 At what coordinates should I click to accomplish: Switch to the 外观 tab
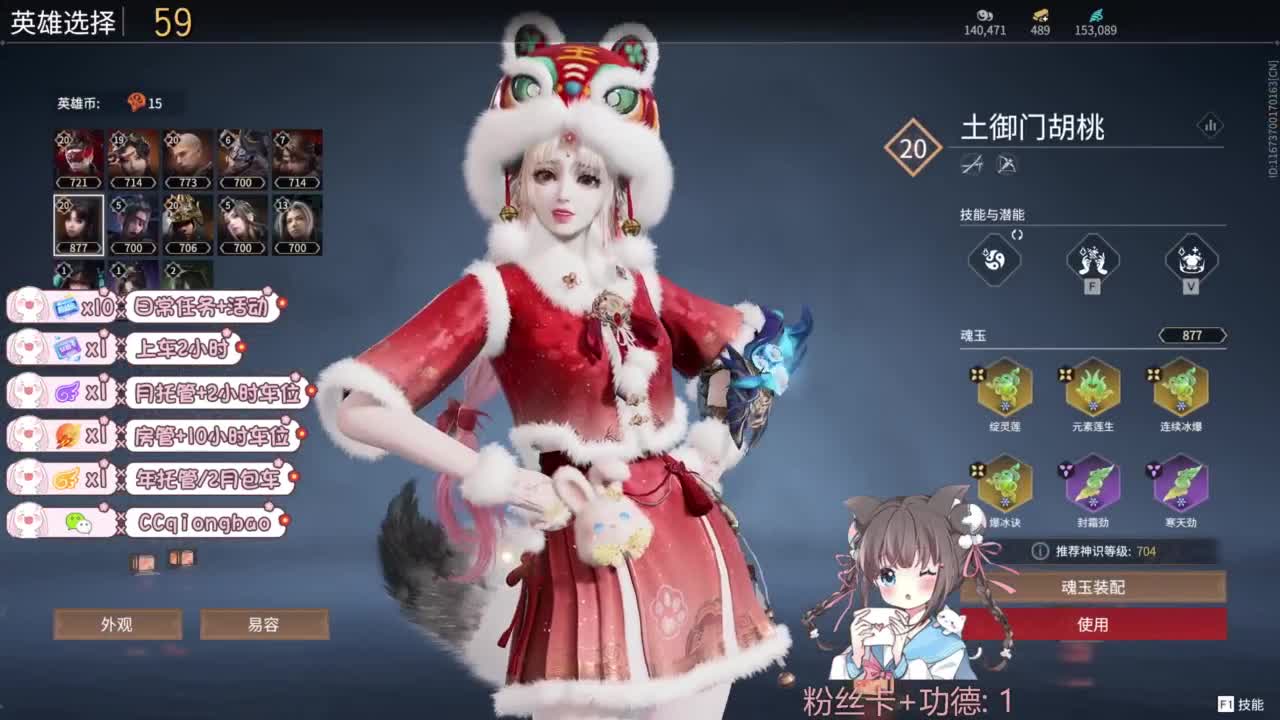(x=117, y=623)
